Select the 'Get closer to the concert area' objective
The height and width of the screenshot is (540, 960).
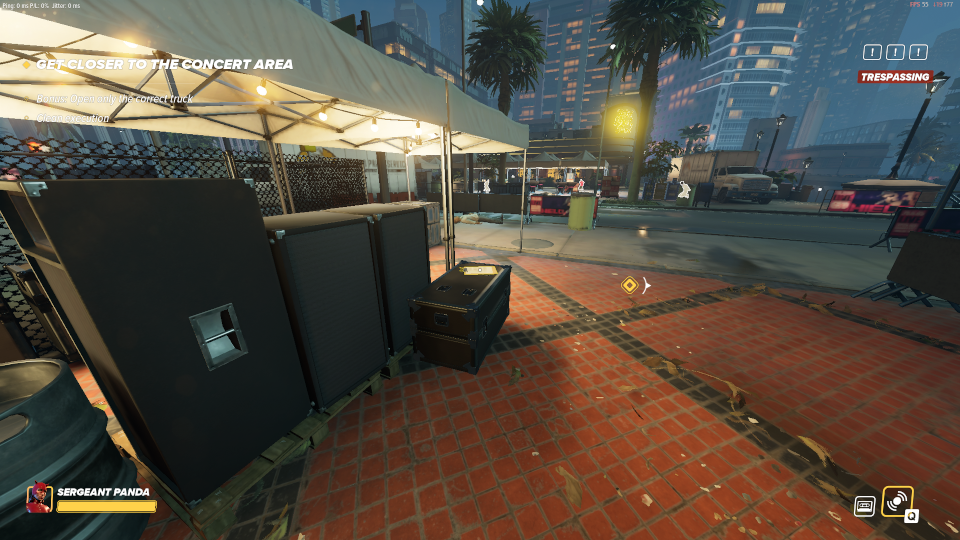pos(164,64)
